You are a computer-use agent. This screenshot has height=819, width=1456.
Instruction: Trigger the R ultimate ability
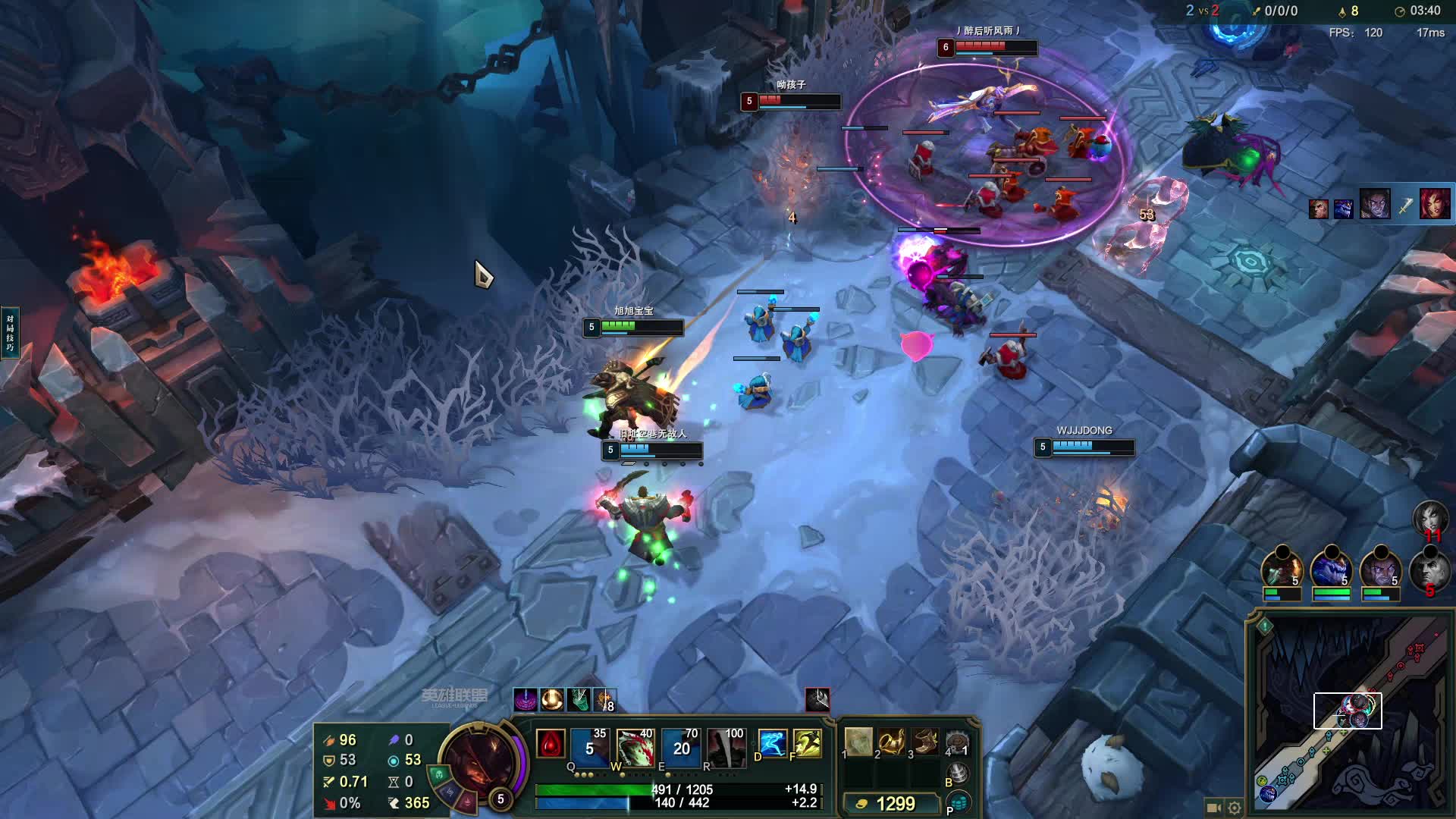click(x=726, y=746)
